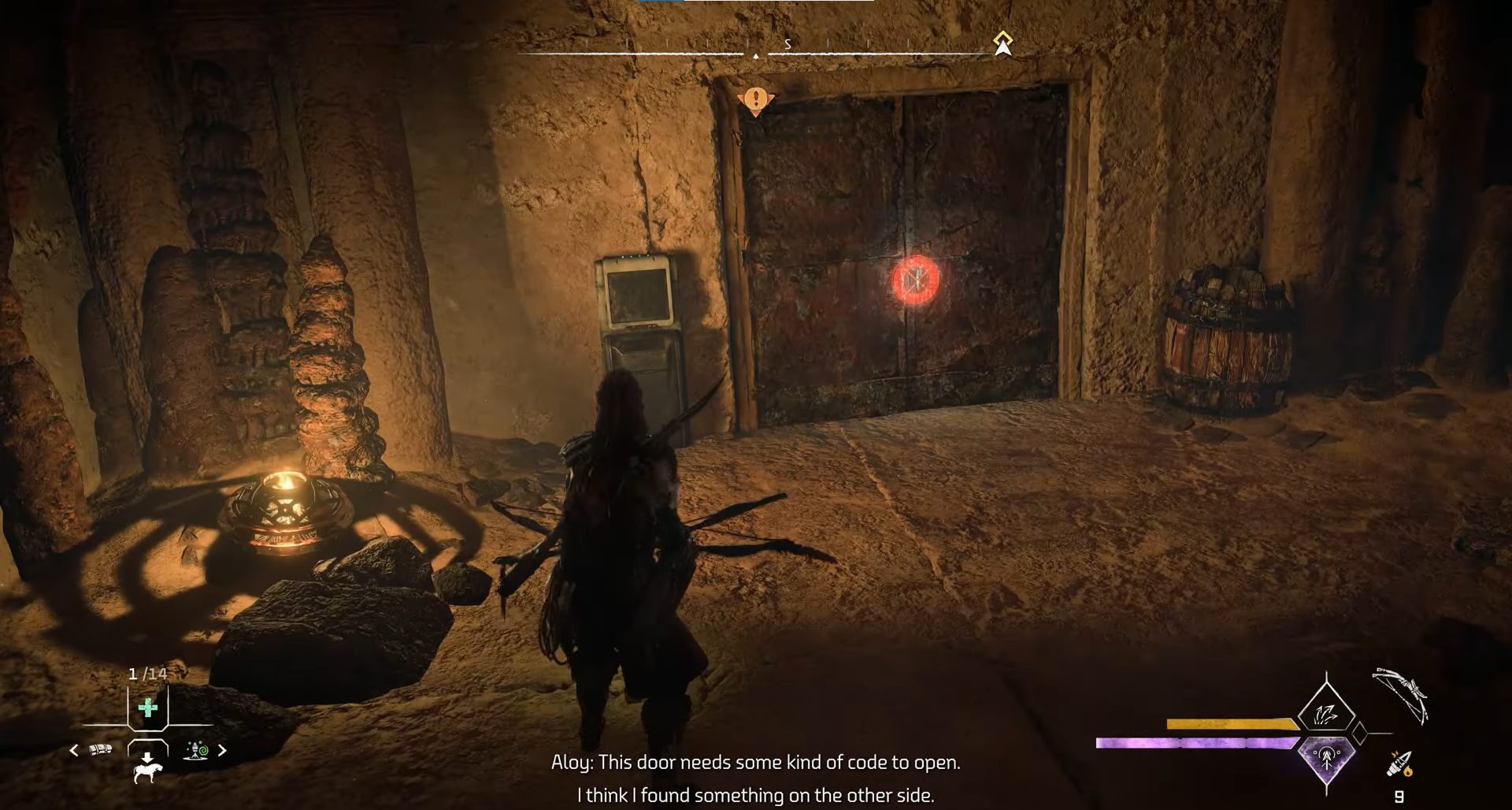This screenshot has width=1512, height=810.
Task: Choose the fire arrow ammo icon
Action: pyautogui.click(x=1399, y=764)
